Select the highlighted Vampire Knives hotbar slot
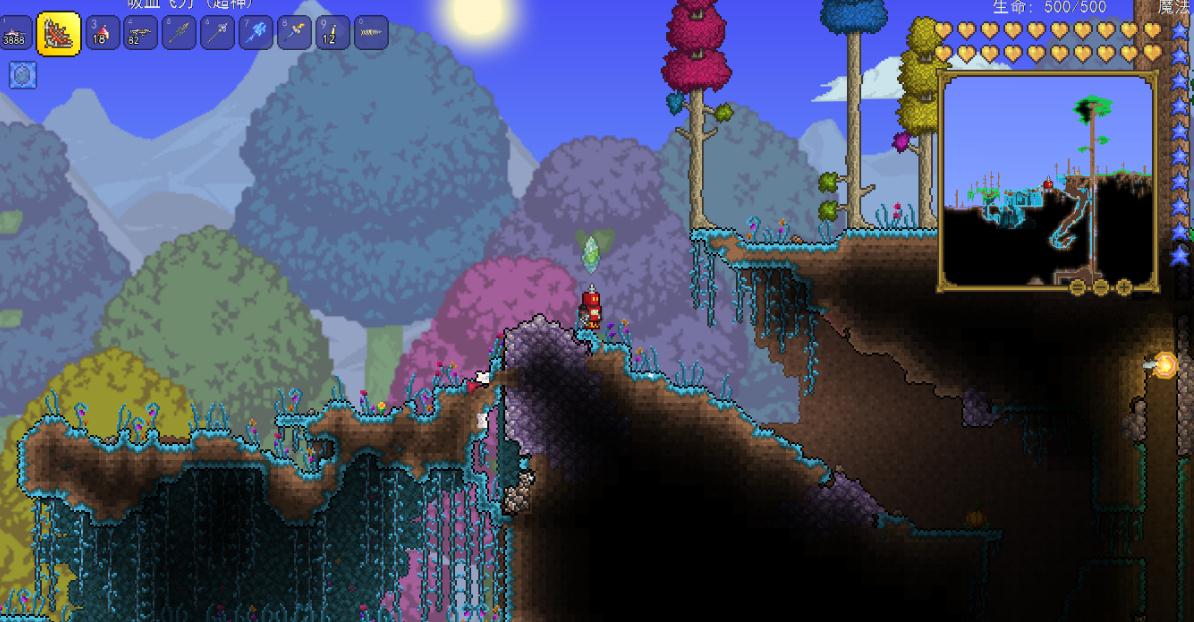1194x622 pixels. pos(59,33)
